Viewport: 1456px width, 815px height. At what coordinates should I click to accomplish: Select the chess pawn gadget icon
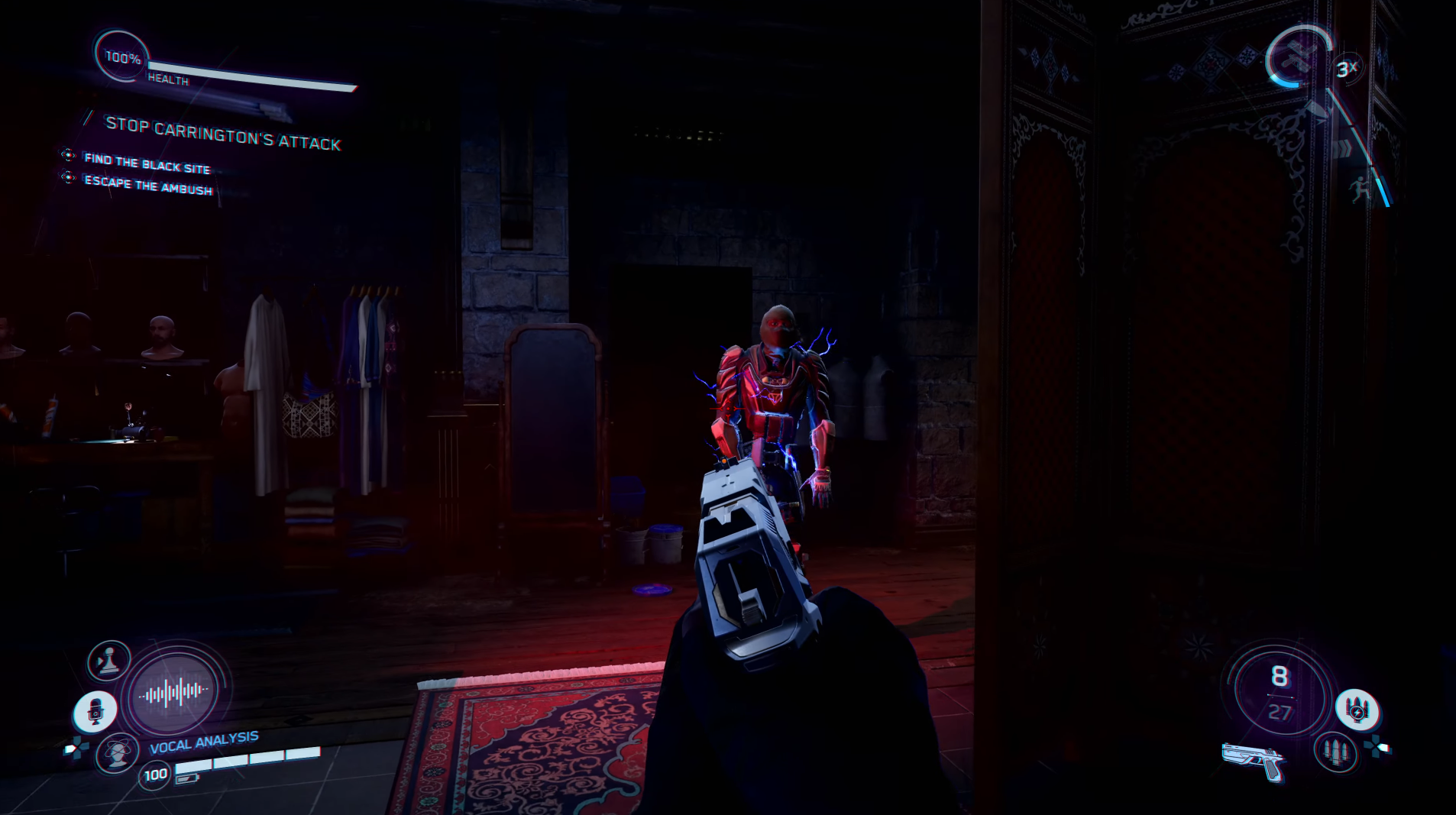109,661
